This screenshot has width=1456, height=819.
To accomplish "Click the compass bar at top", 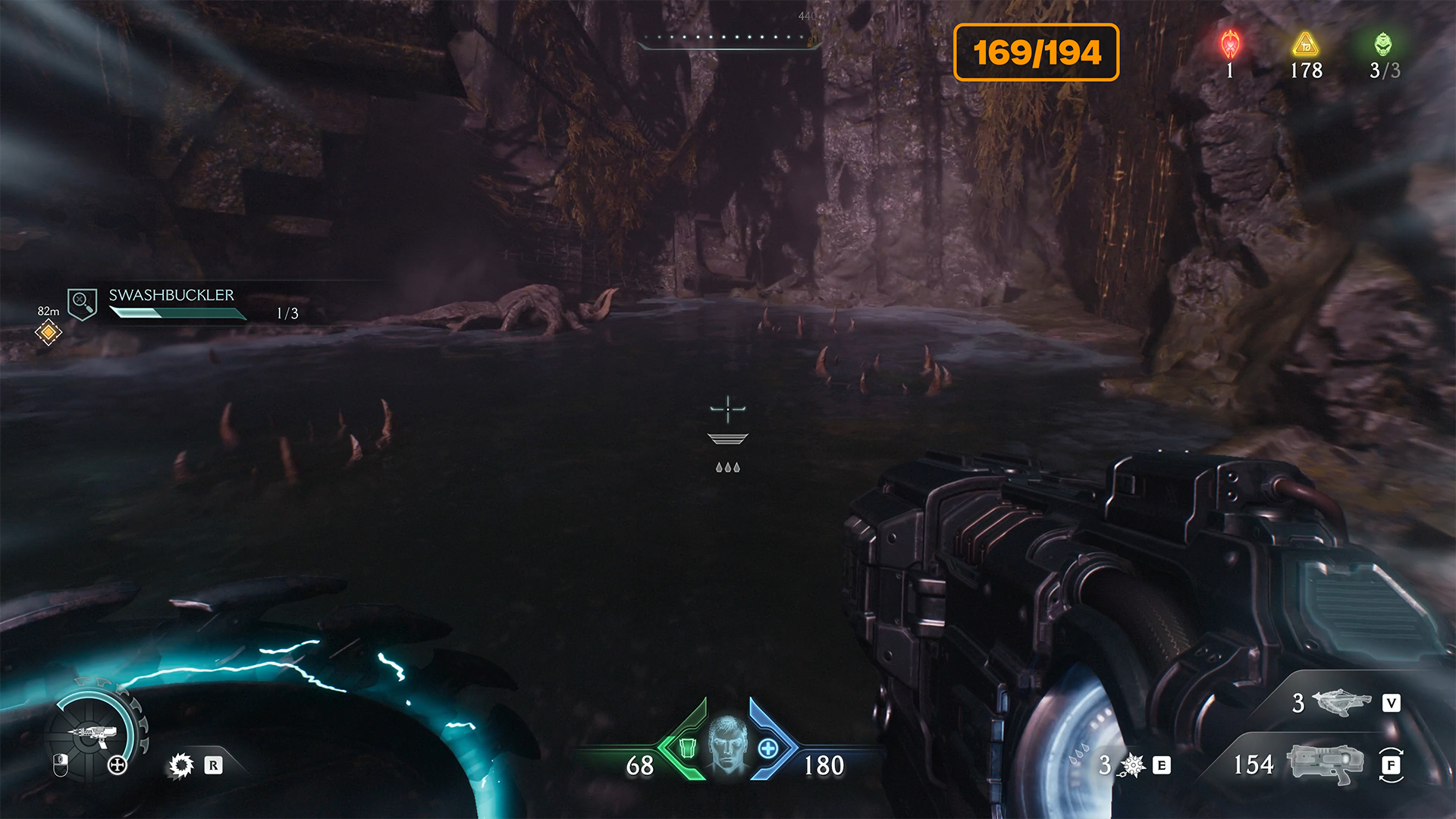I will tap(728, 38).
